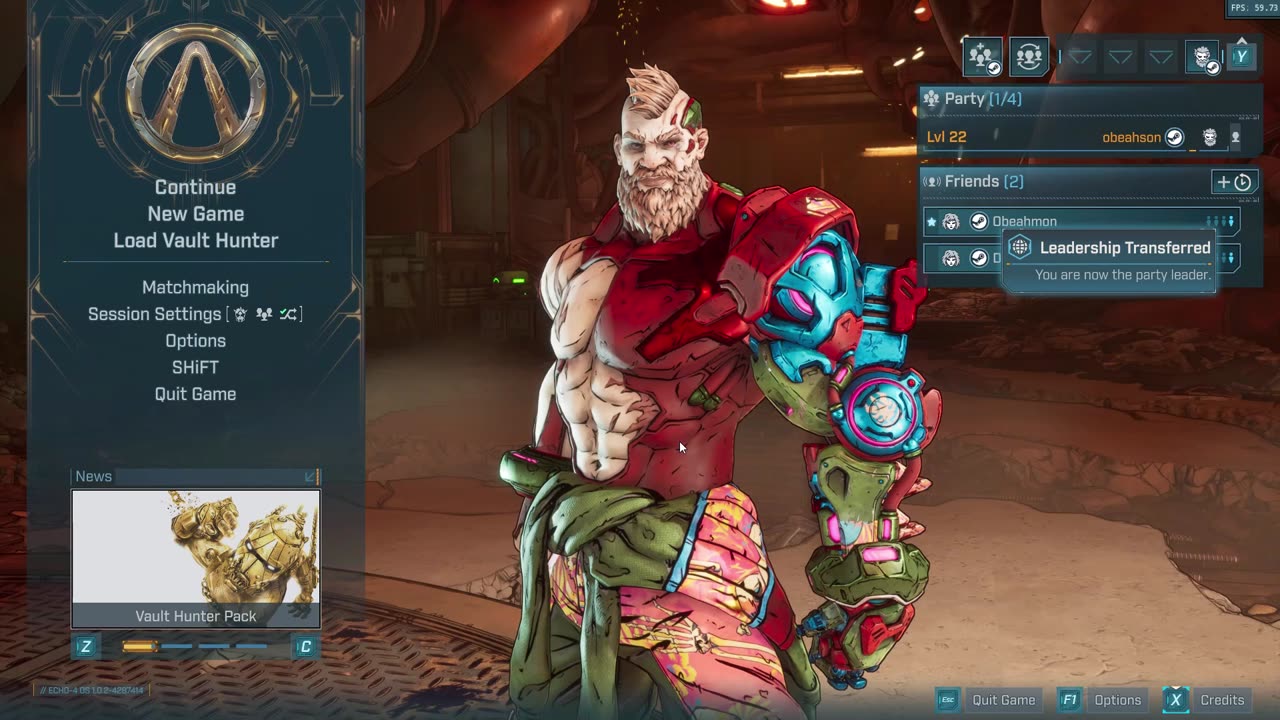Select the bearded character portrait party slot
This screenshot has height=720, width=1280.
coord(1202,57)
